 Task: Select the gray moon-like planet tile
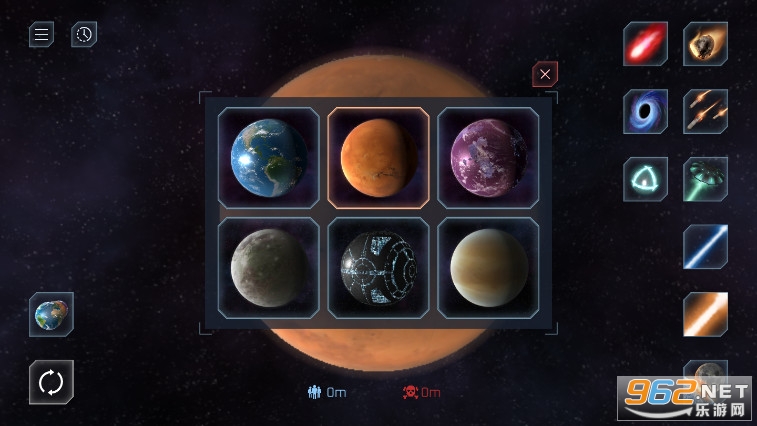[x=269, y=266]
